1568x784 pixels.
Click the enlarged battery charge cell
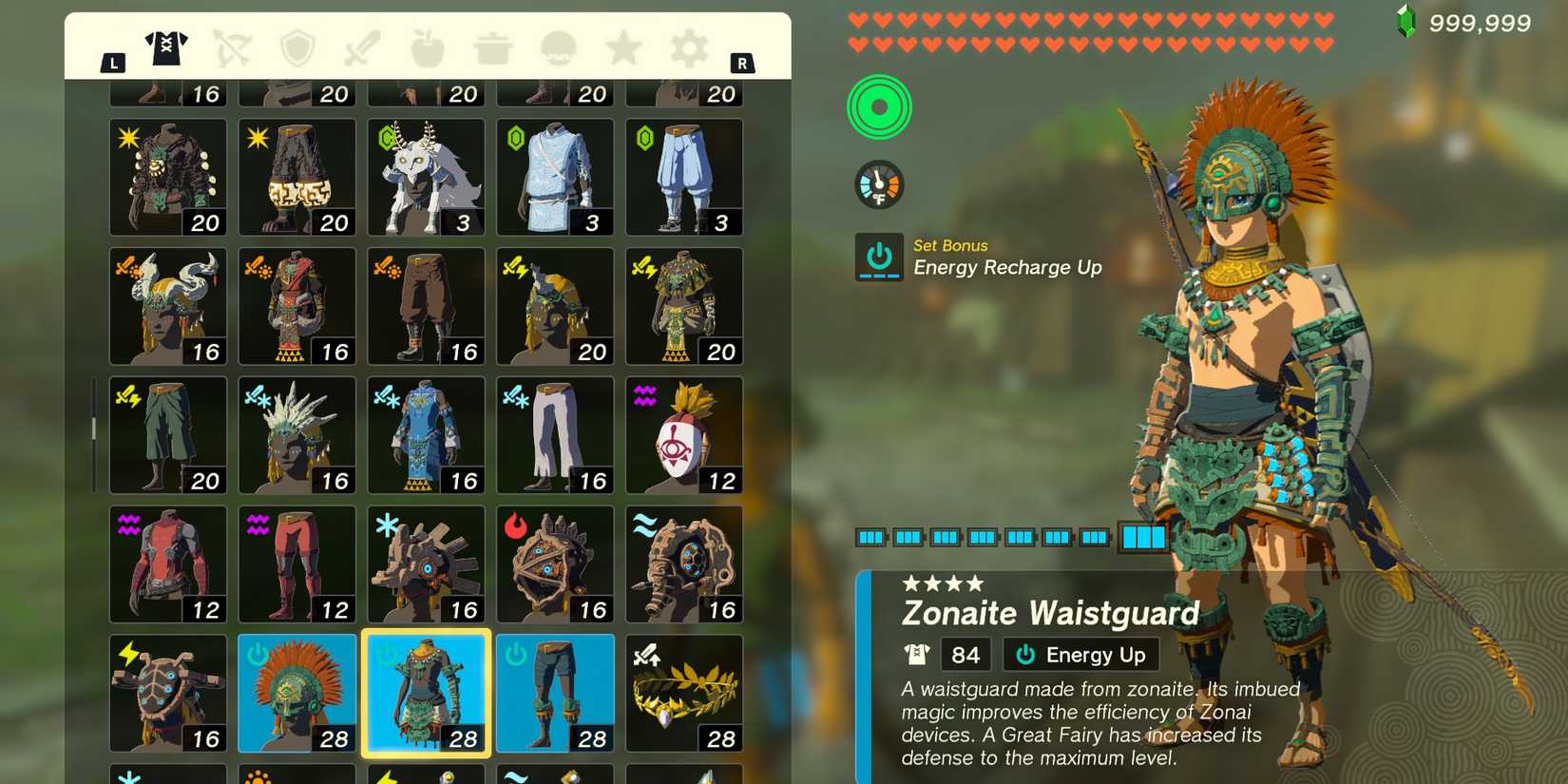point(1145,537)
